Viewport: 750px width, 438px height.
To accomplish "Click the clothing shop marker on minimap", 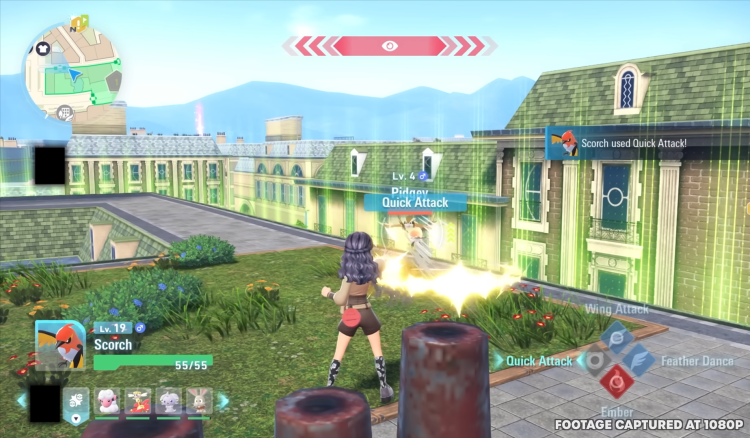I will coord(43,46).
